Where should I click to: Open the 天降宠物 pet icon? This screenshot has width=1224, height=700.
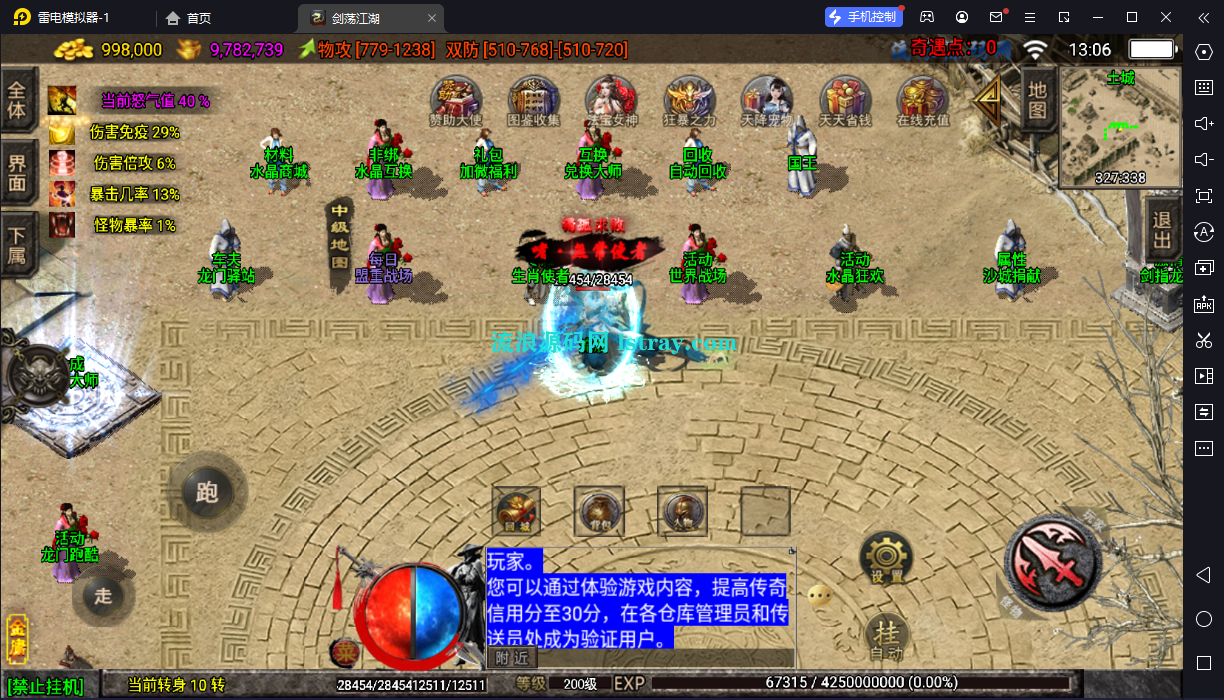point(767,100)
